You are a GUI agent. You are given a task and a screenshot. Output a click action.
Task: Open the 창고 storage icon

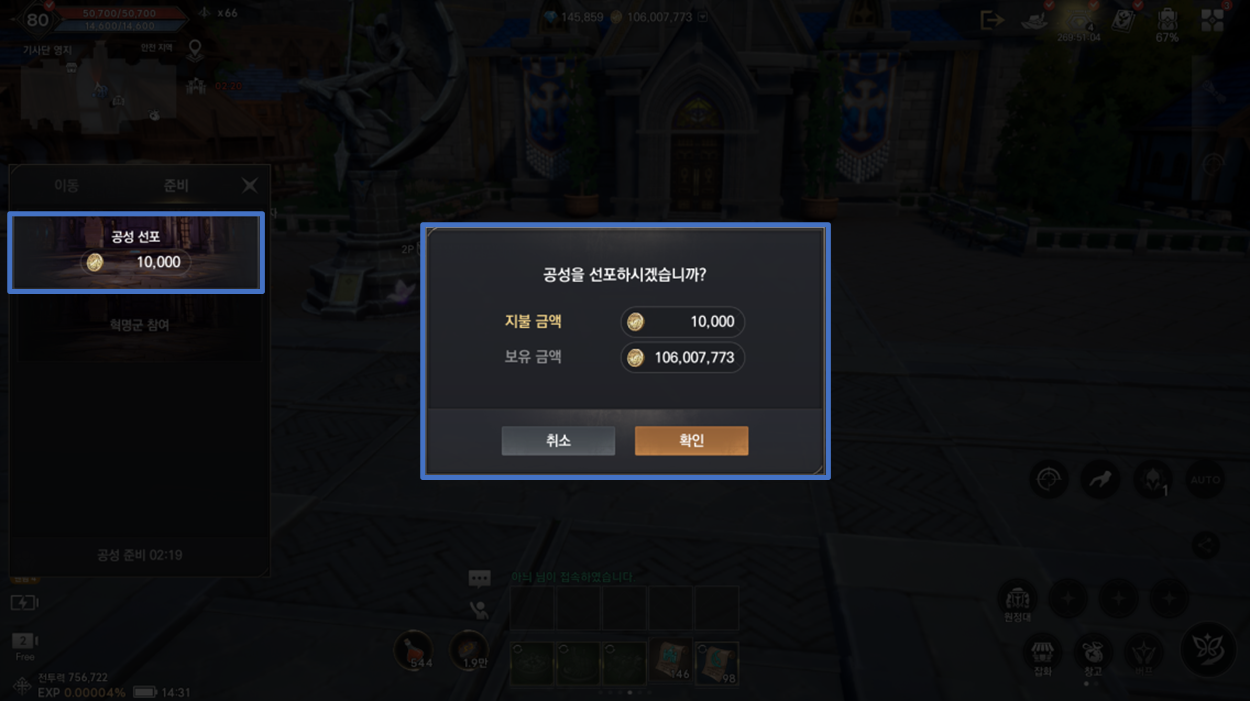1093,653
